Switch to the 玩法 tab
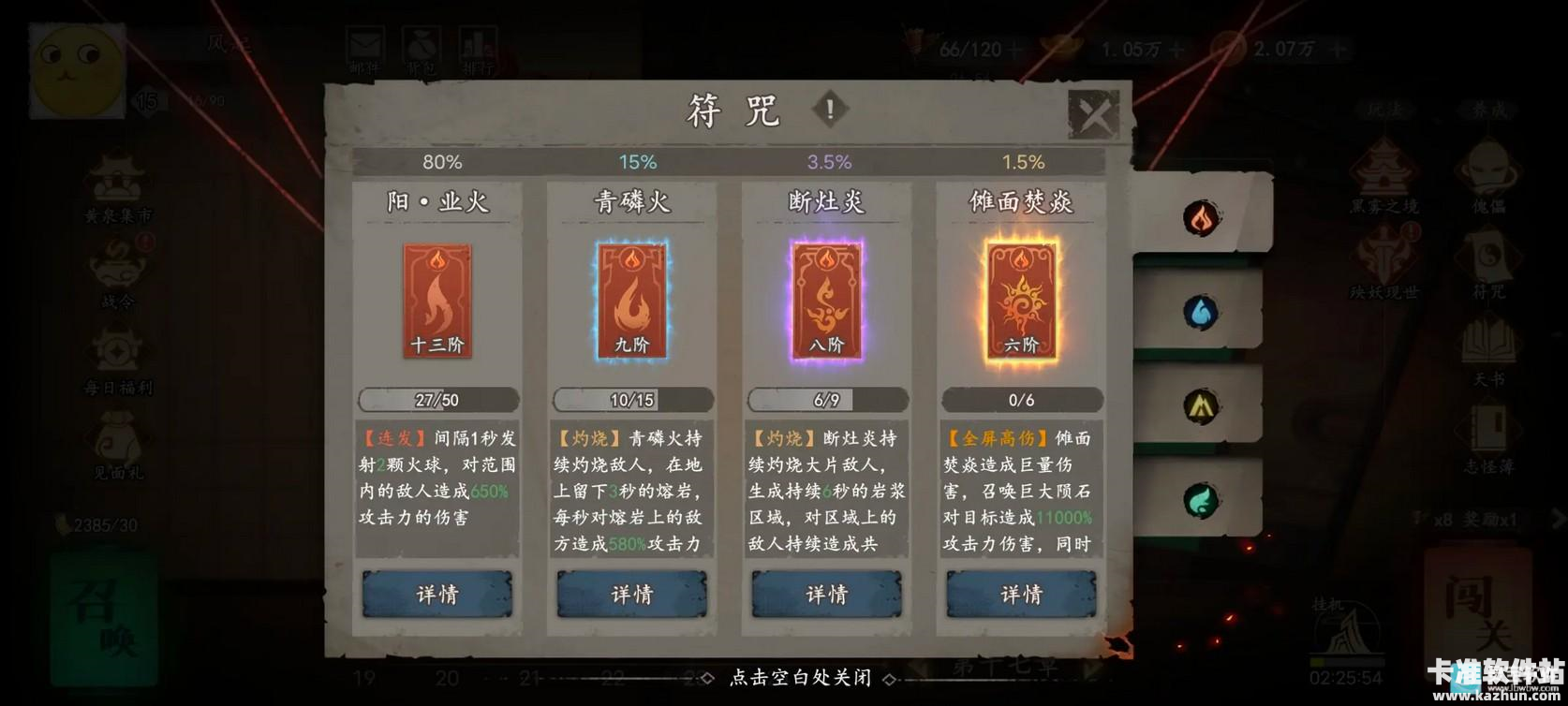 (x=1386, y=108)
